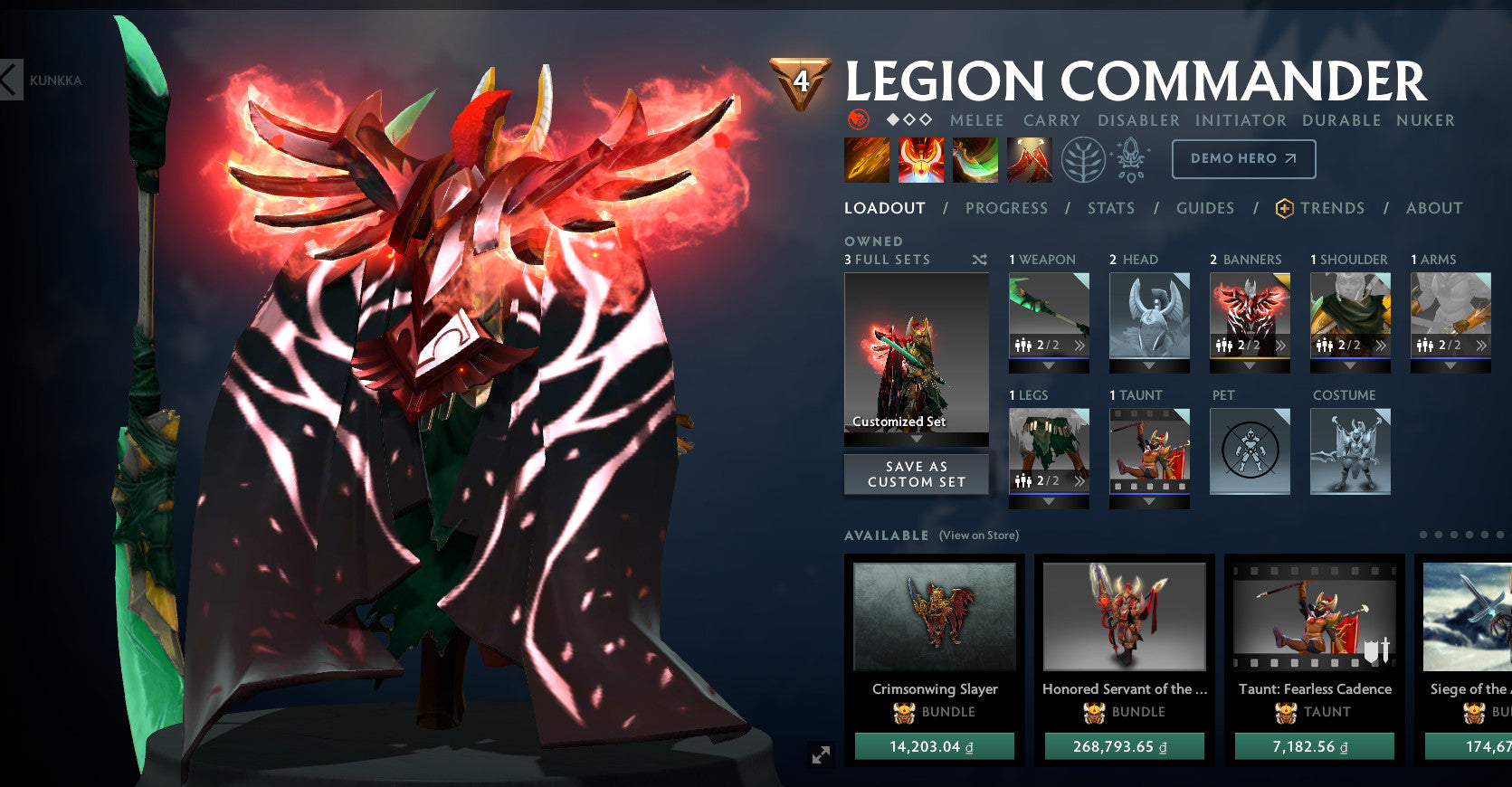Cycle the Weapon slot with its double-arrow toggle
The height and width of the screenshot is (787, 1512).
[x=1080, y=345]
